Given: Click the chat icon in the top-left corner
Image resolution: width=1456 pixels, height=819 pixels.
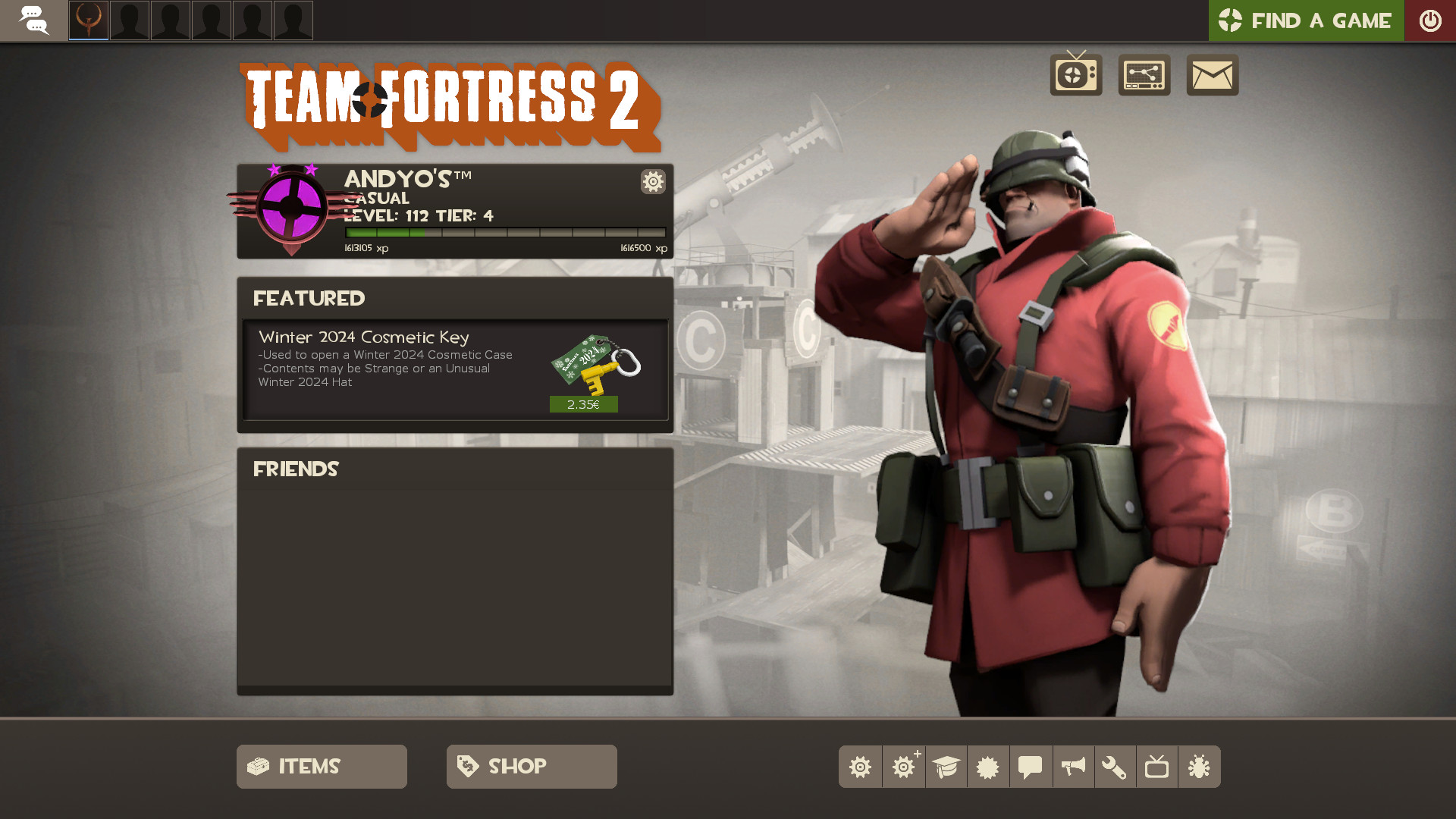Looking at the screenshot, I should (34, 20).
